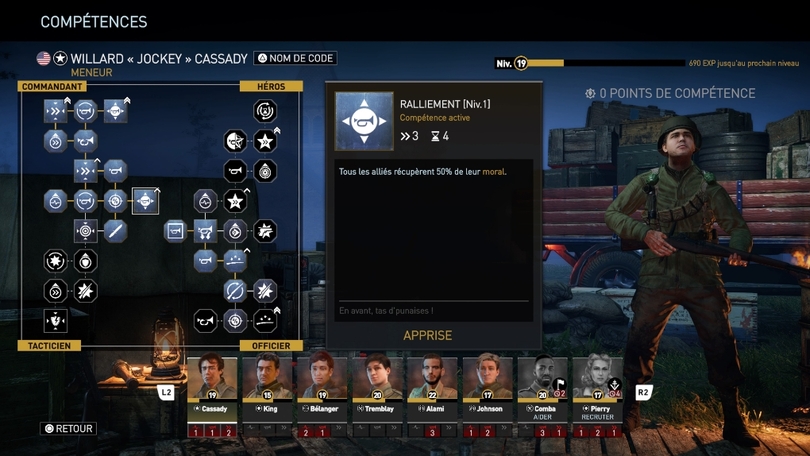Select the highlighted Ralliement skill node
Image resolution: width=810 pixels, height=456 pixels.
tap(145, 201)
